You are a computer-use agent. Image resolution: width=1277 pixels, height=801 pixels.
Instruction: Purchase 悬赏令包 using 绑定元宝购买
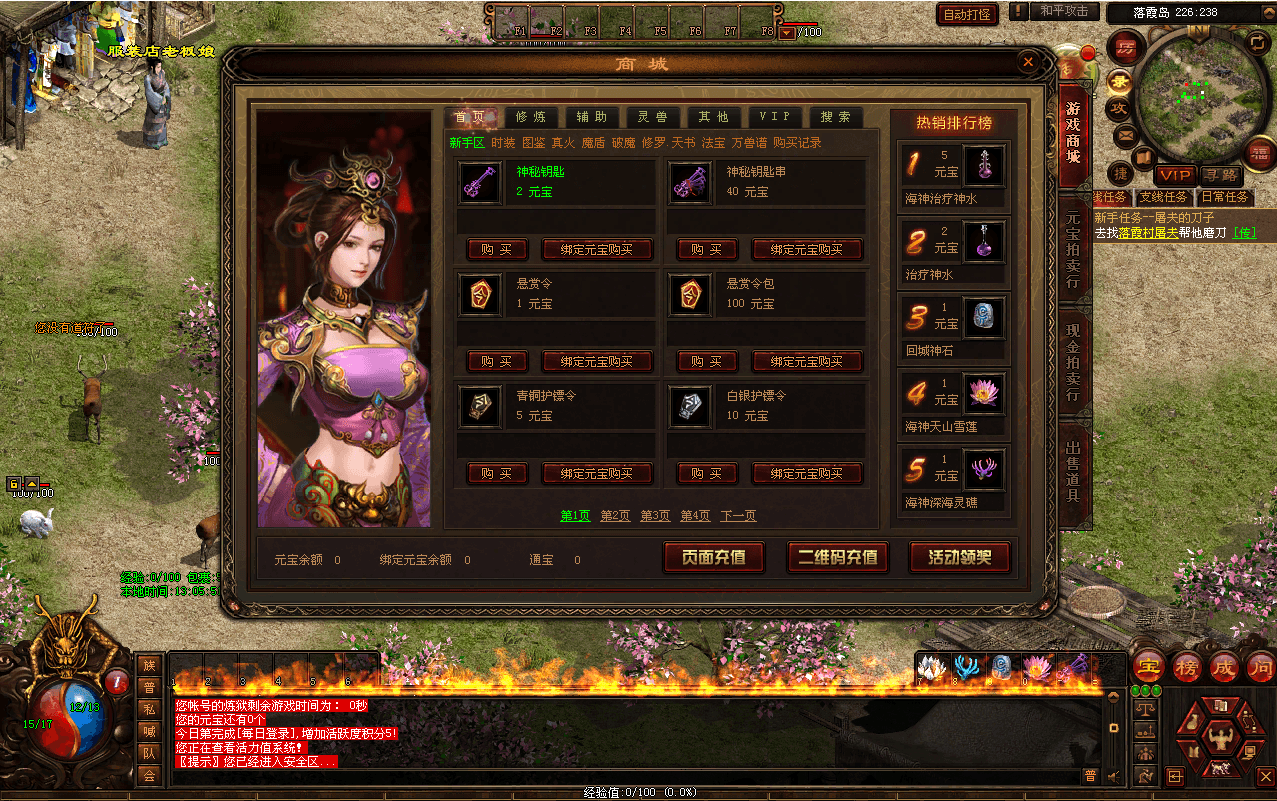[x=807, y=361]
